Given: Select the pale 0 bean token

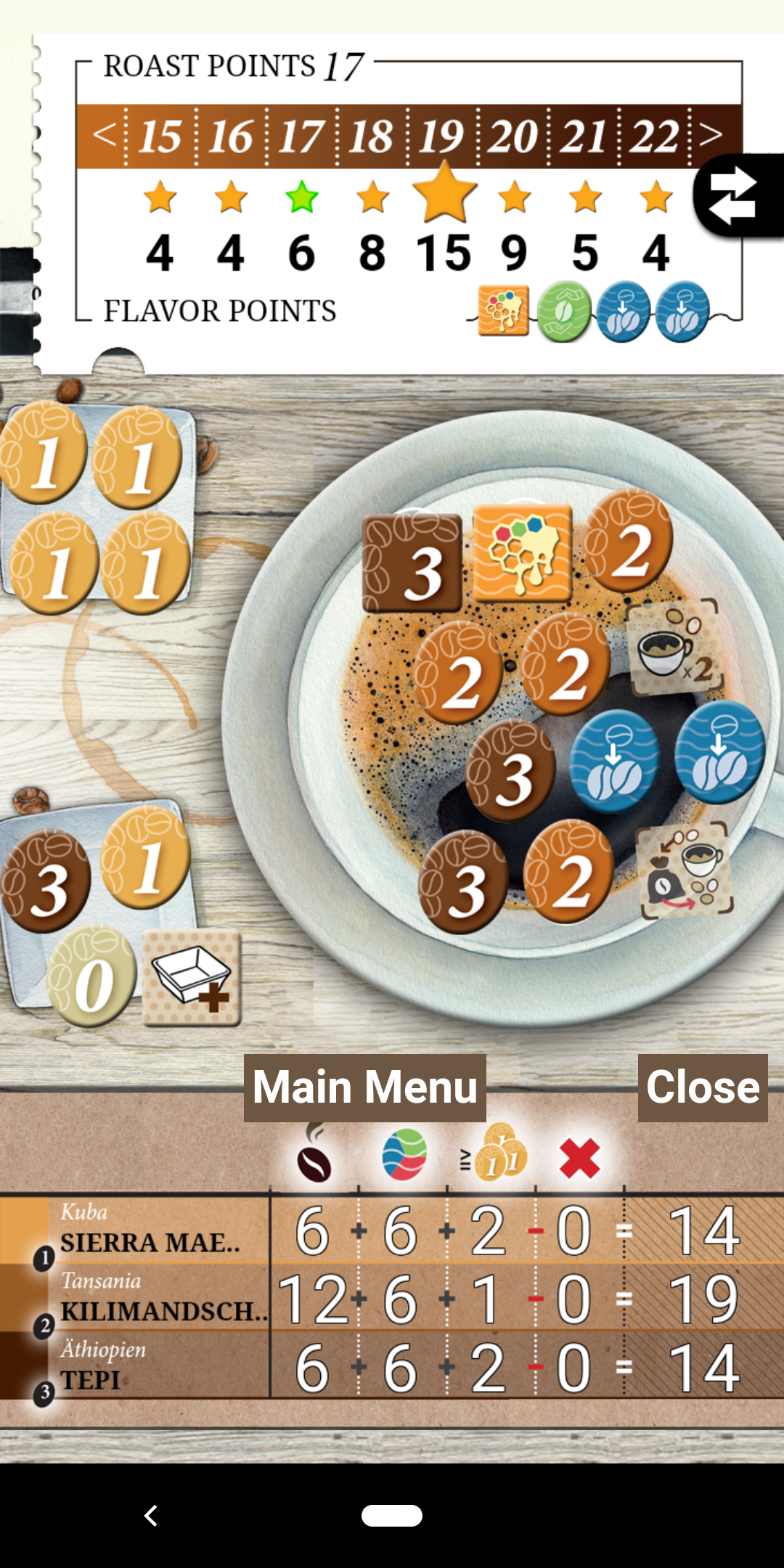Looking at the screenshot, I should pyautogui.click(x=91, y=977).
